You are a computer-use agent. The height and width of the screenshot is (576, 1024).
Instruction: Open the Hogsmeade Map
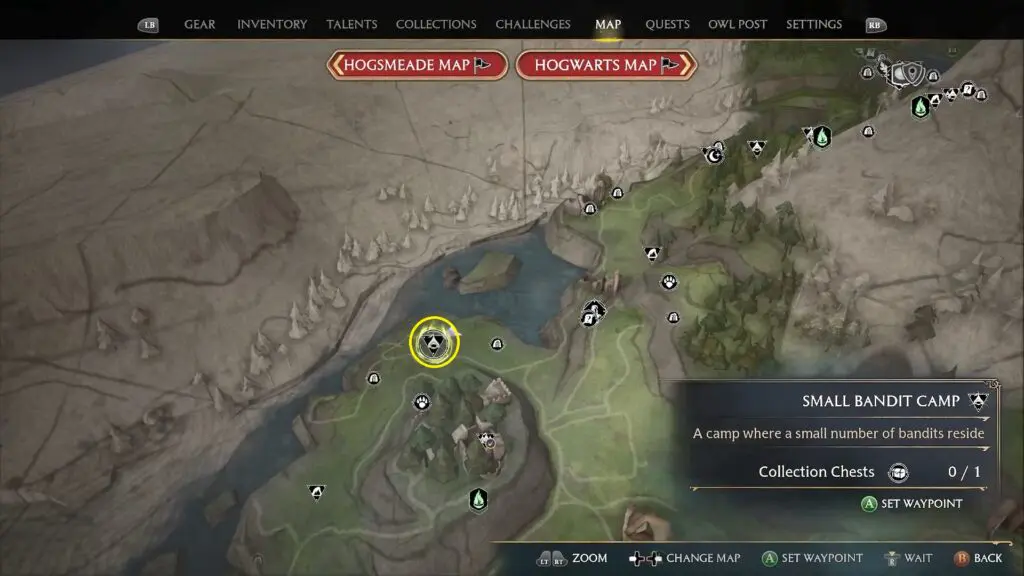416,65
